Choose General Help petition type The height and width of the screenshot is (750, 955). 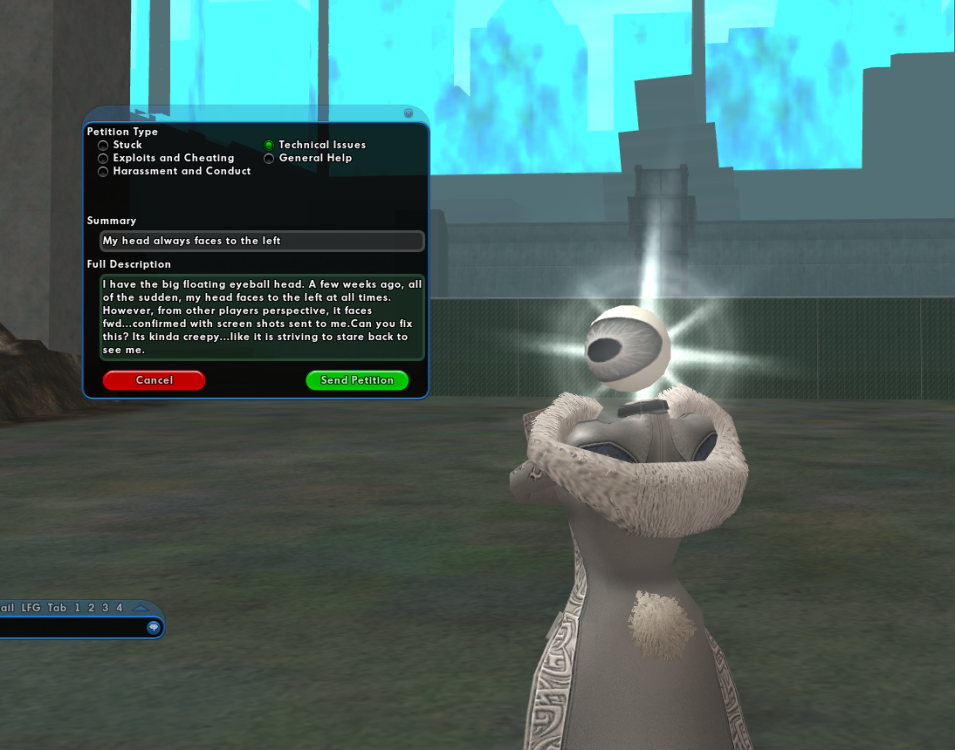click(x=269, y=159)
